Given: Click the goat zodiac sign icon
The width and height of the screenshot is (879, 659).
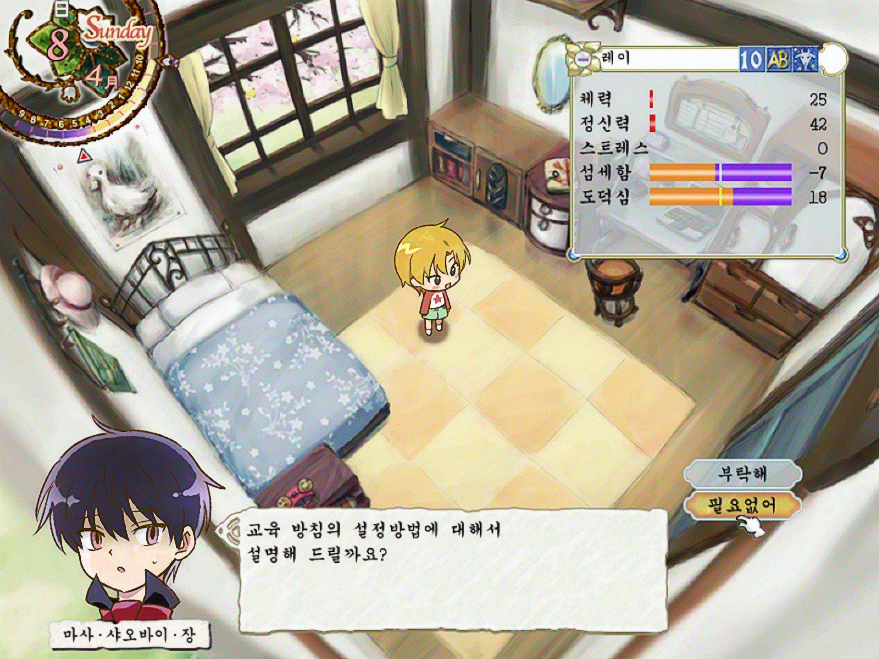Looking at the screenshot, I should (804, 59).
